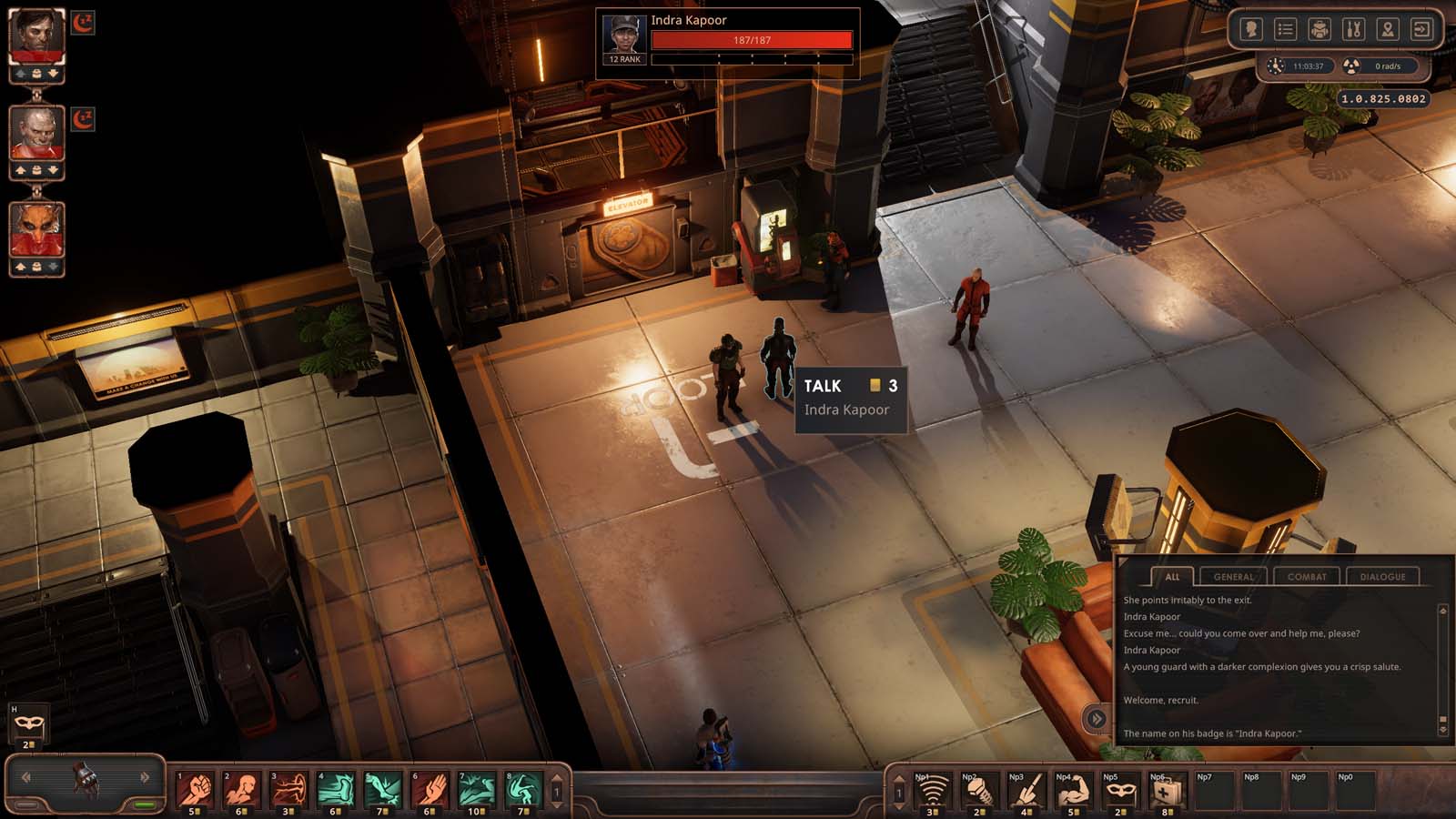Toggle the moon icon on the second companion
The height and width of the screenshot is (819, 1456).
81,119
